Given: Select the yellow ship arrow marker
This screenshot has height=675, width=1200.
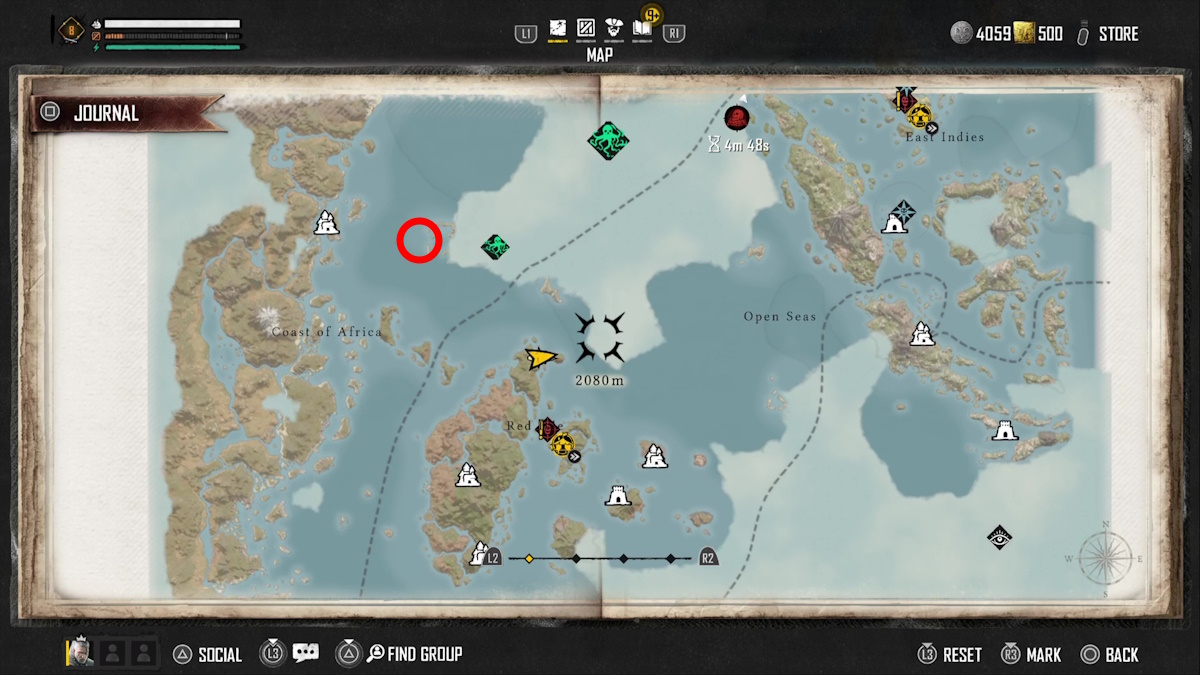Looking at the screenshot, I should [x=541, y=358].
